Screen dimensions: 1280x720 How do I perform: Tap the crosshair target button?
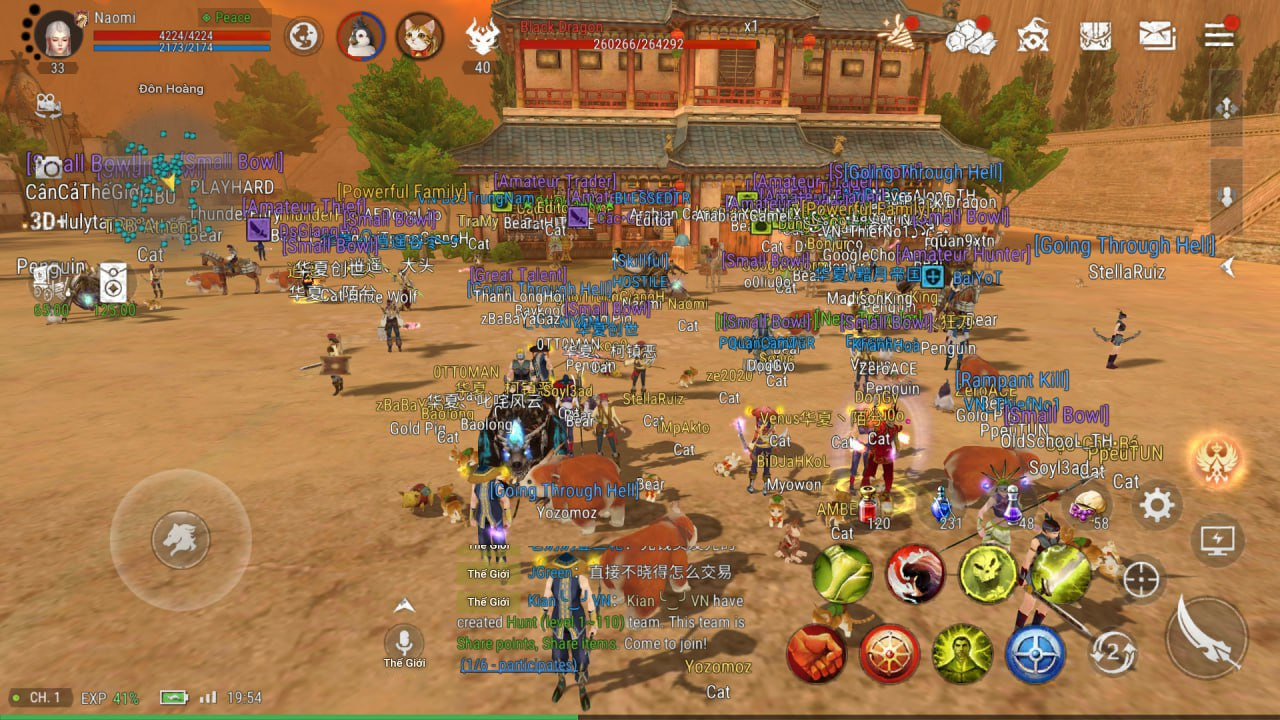[1142, 580]
